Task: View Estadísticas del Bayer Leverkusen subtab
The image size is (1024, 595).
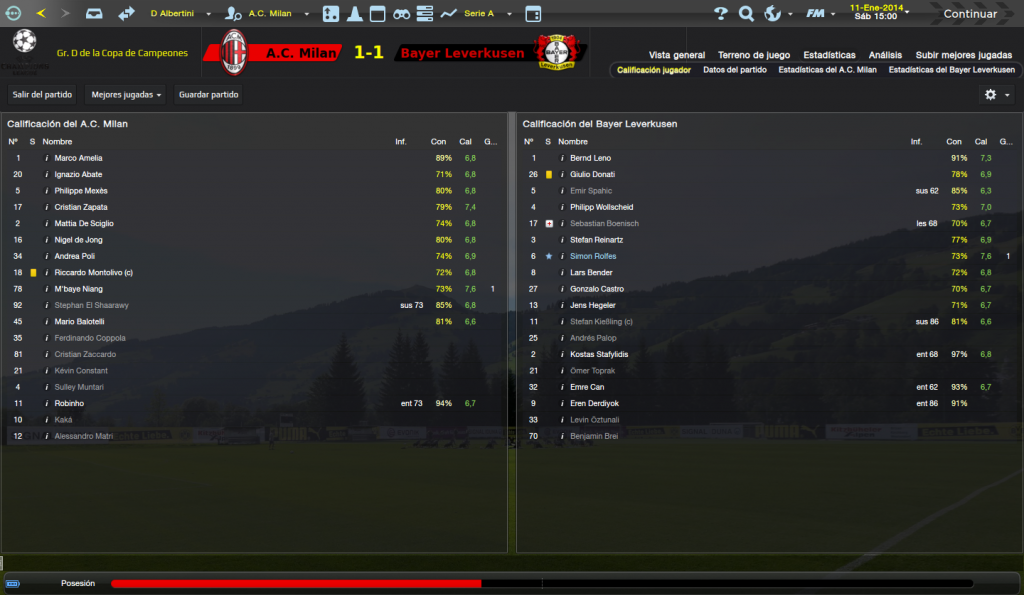Action: pyautogui.click(x=951, y=70)
